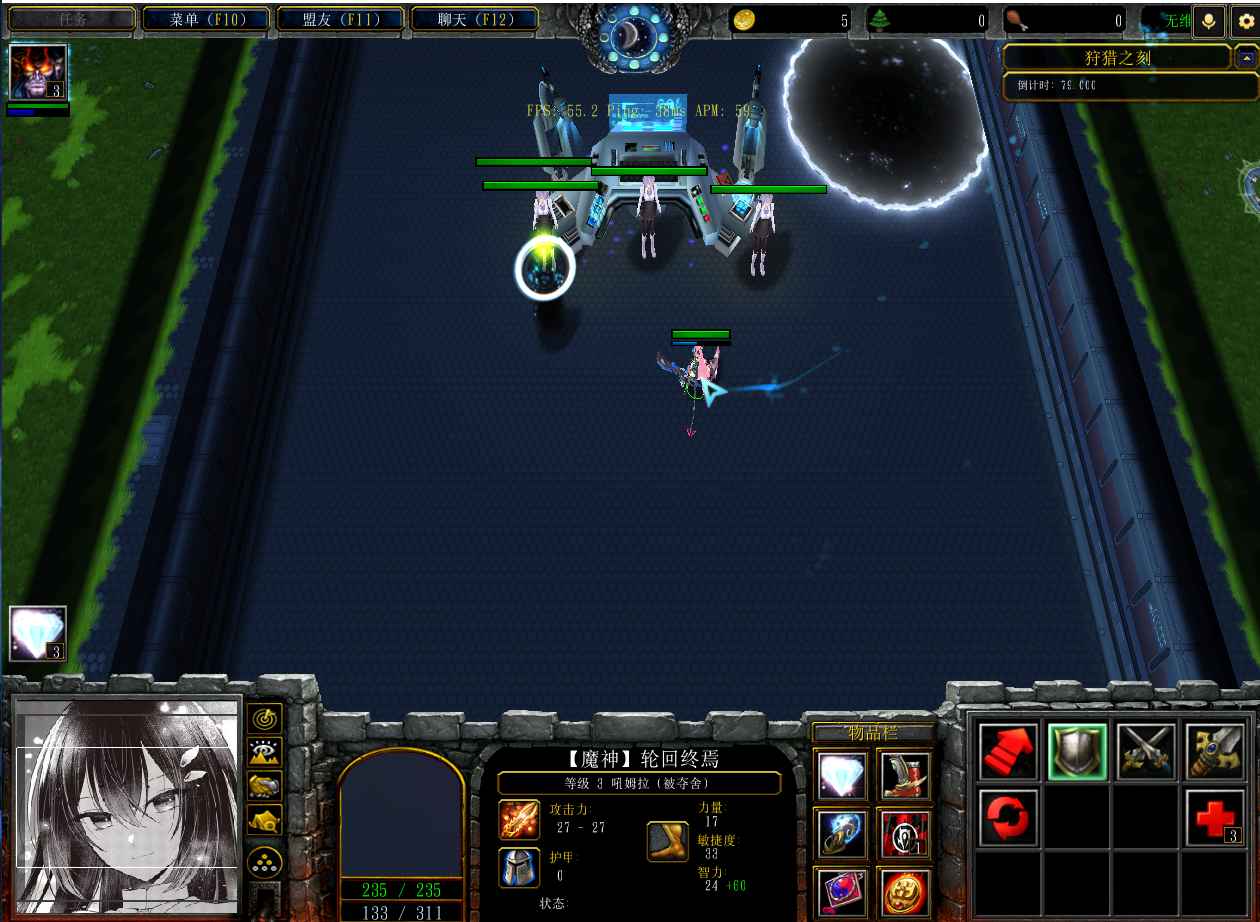
Task: Select the red boots inventory item
Action: [905, 775]
